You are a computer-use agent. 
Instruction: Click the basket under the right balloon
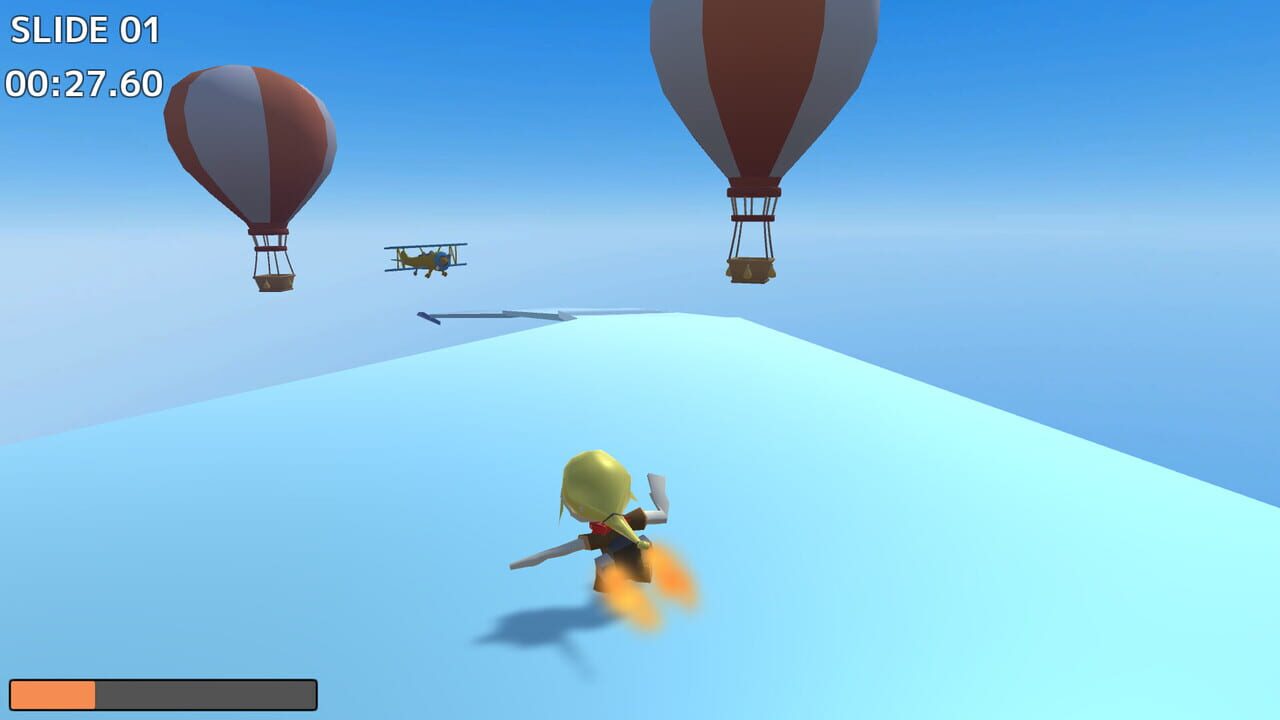tap(751, 268)
